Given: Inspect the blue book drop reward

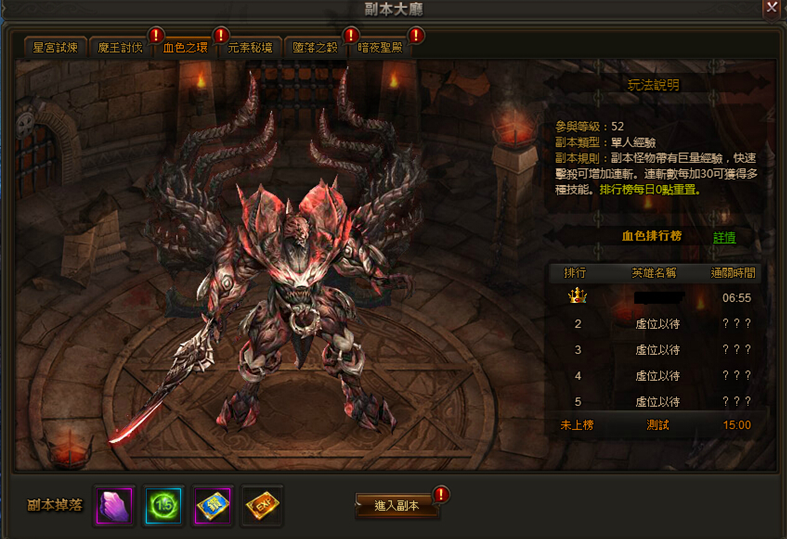Looking at the screenshot, I should (x=213, y=505).
